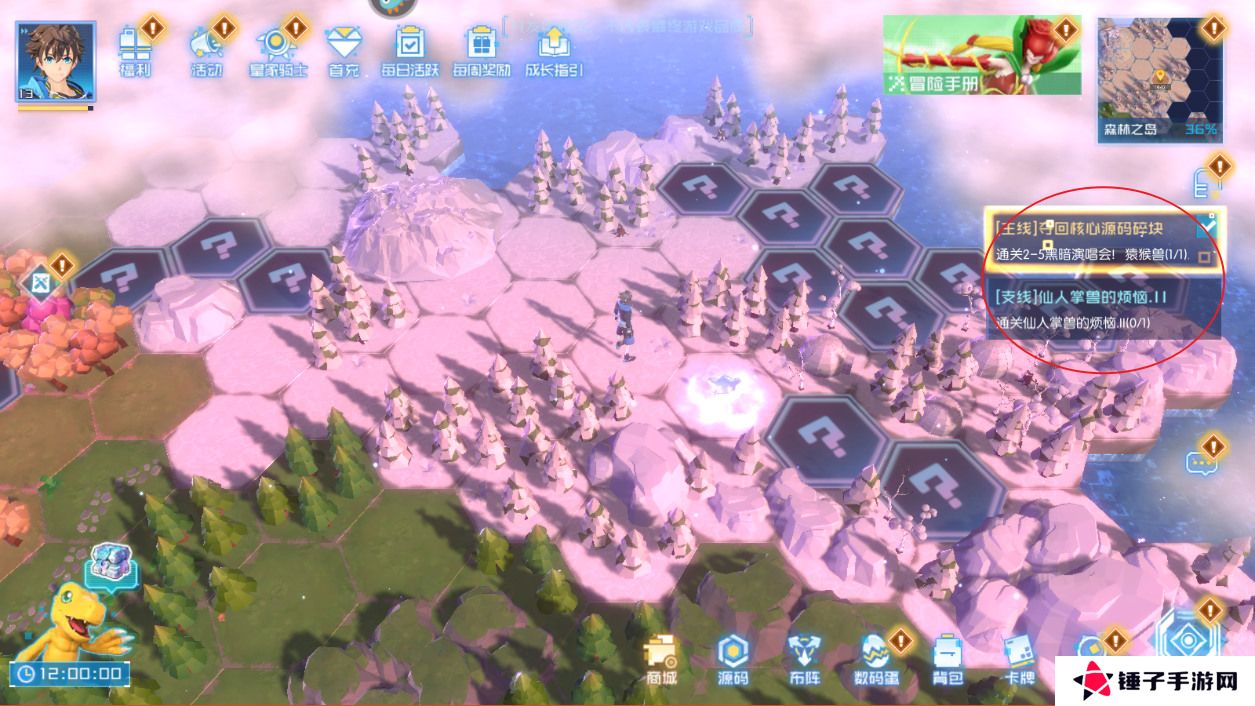Select the 主线 main quest tracker entry
The height and width of the screenshot is (706, 1255).
[1090, 241]
